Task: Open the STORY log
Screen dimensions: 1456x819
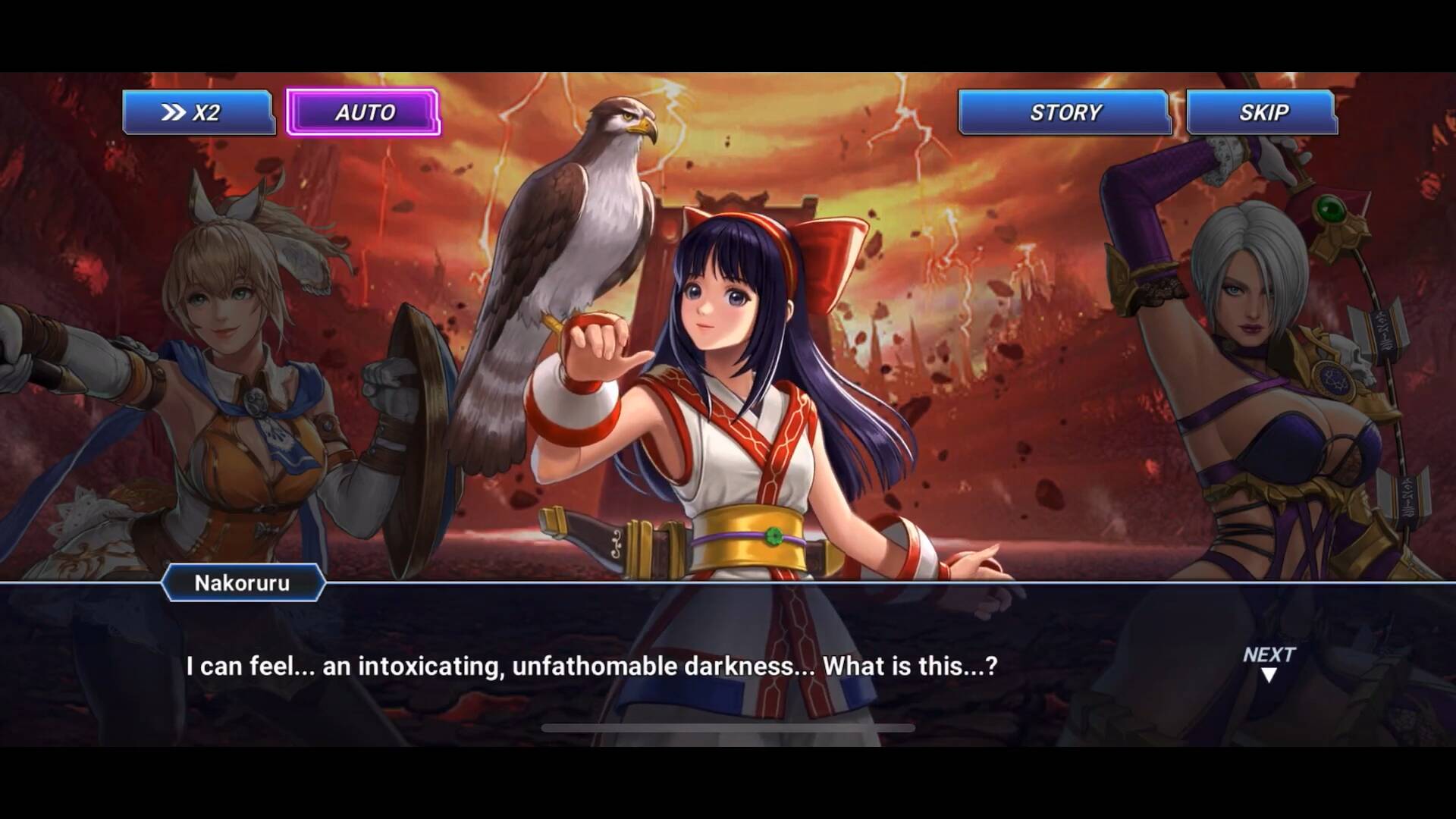Action: pyautogui.click(x=1064, y=112)
